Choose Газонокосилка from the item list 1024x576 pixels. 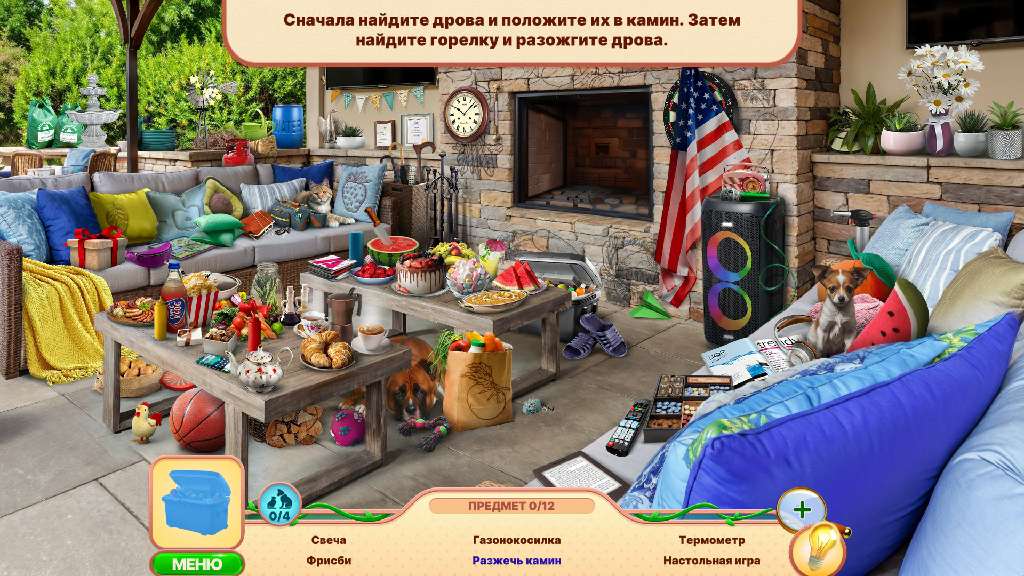(x=517, y=540)
